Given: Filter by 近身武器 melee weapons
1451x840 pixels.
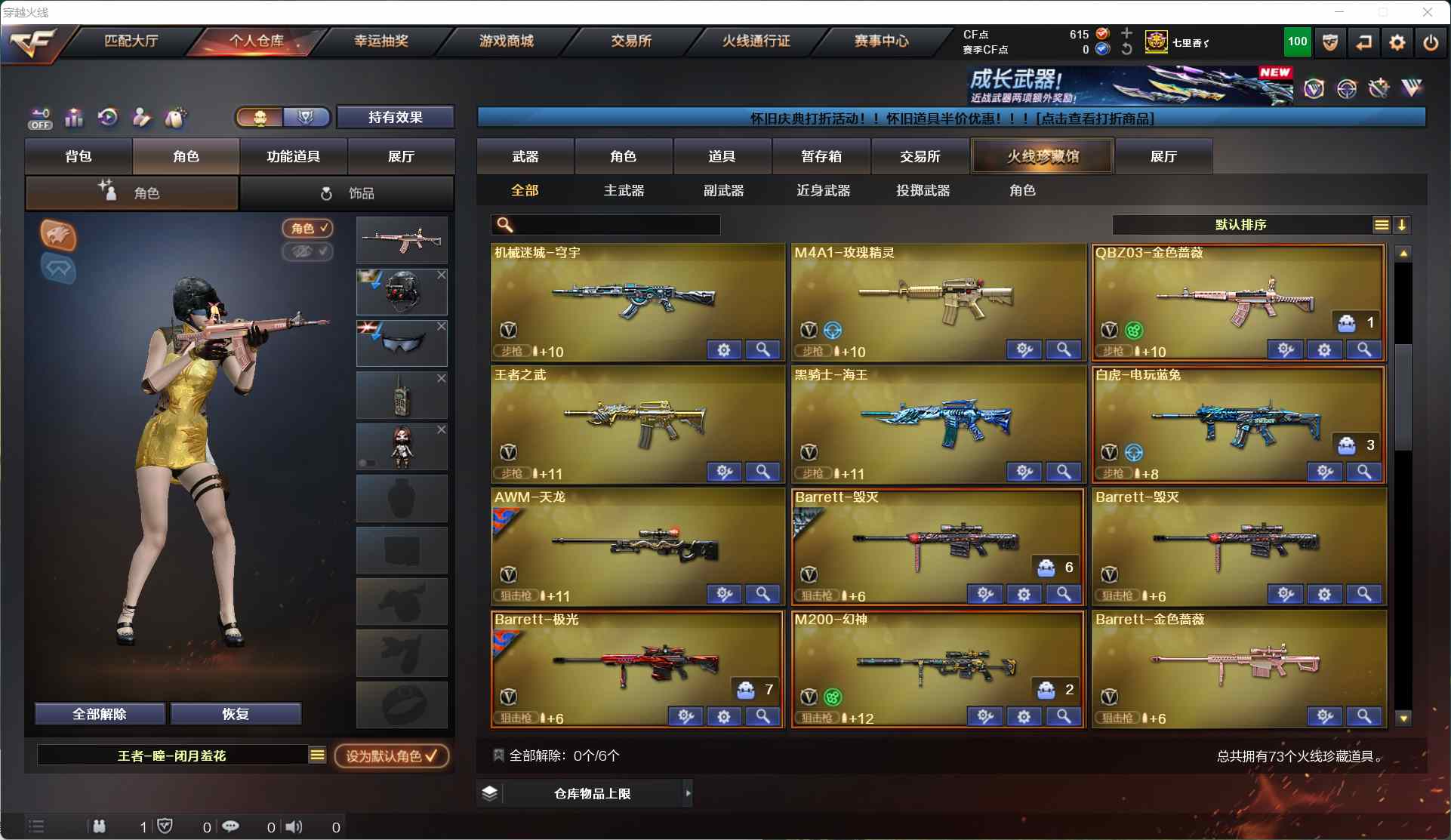Looking at the screenshot, I should click(823, 190).
